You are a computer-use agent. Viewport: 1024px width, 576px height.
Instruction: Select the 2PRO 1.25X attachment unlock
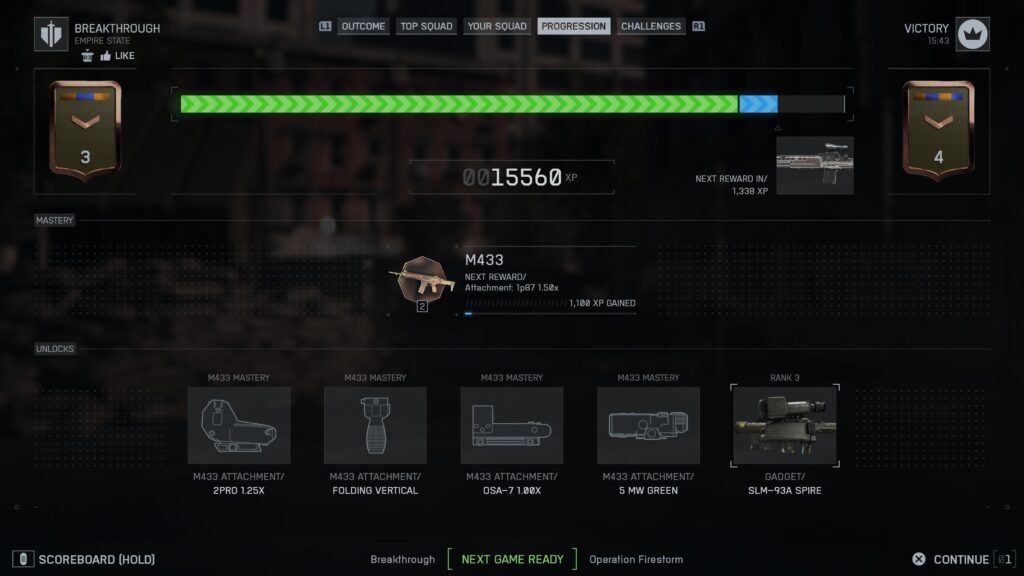[x=239, y=426]
